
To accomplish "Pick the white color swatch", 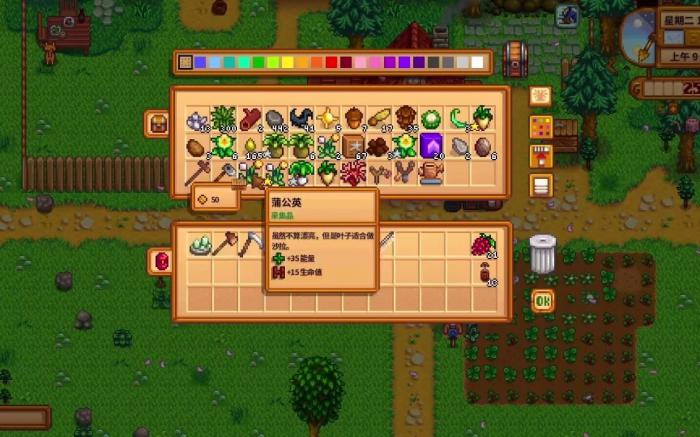I will coord(477,63).
